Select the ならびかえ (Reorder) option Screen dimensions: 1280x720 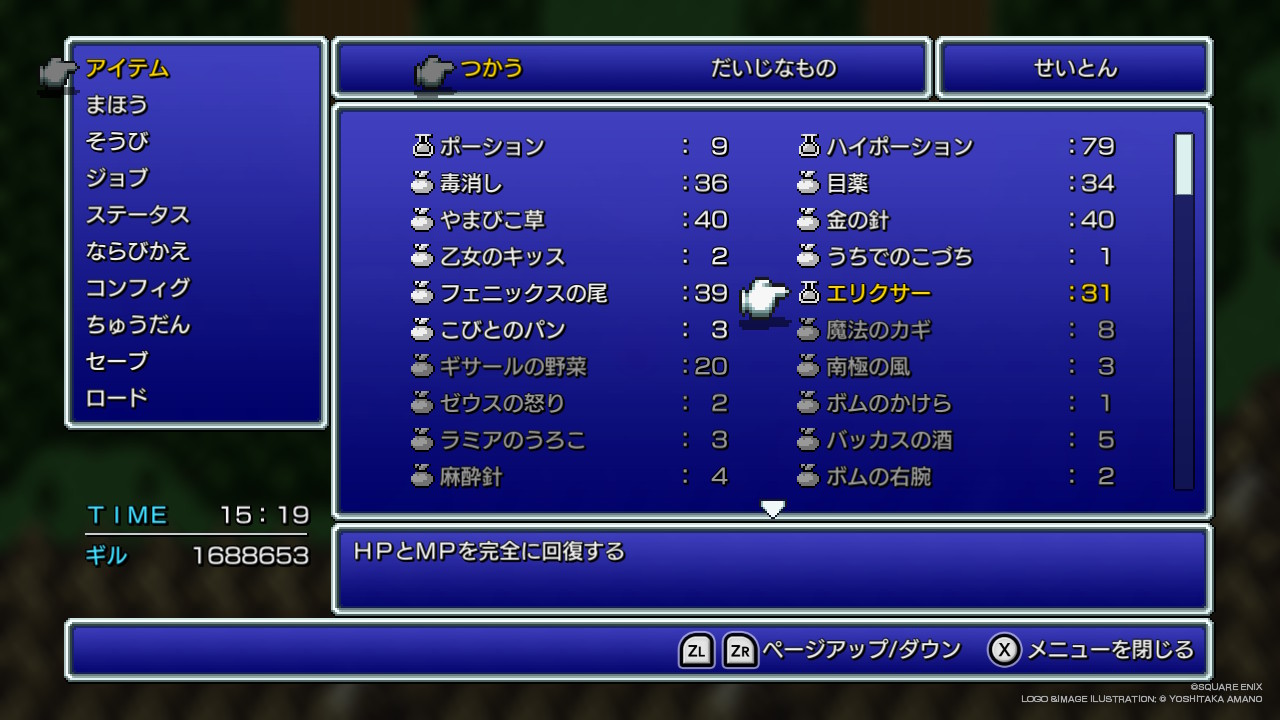(x=137, y=251)
